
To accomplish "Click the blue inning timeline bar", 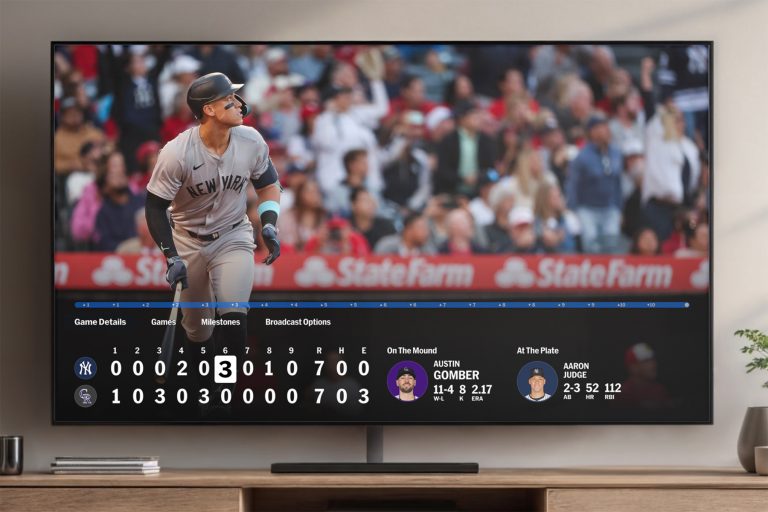I will coord(380,304).
